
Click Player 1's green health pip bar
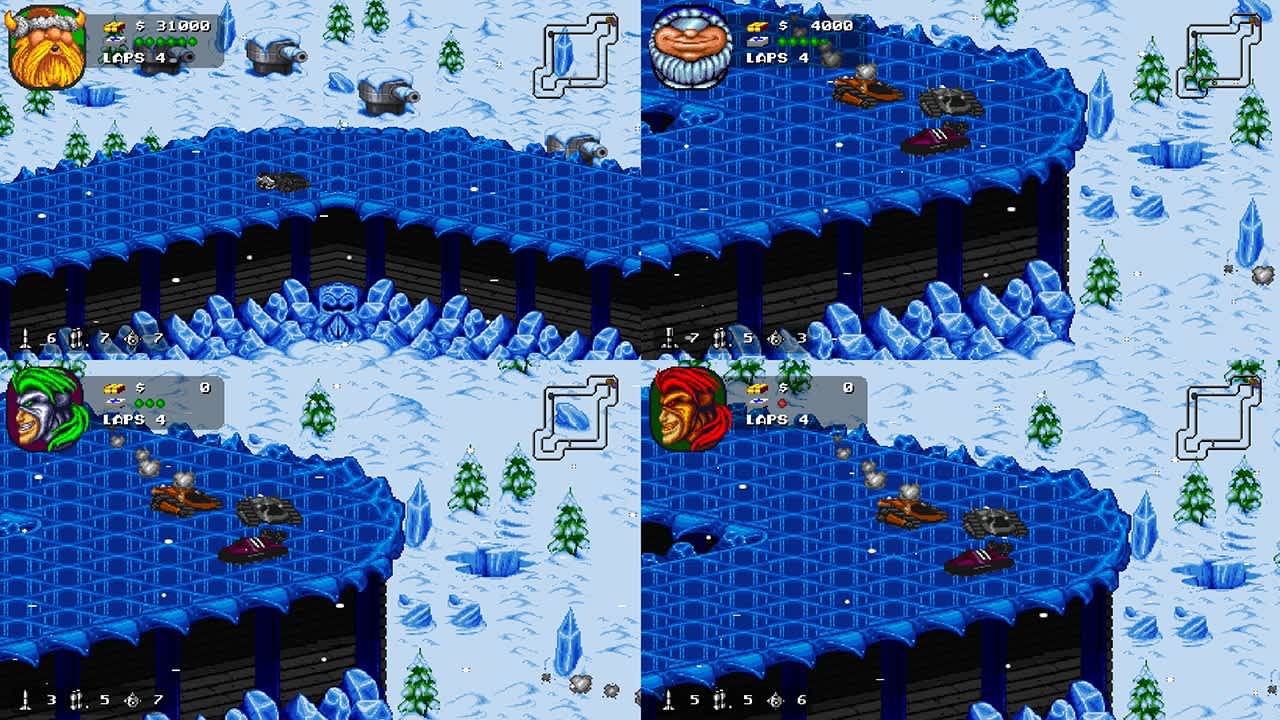(x=168, y=41)
